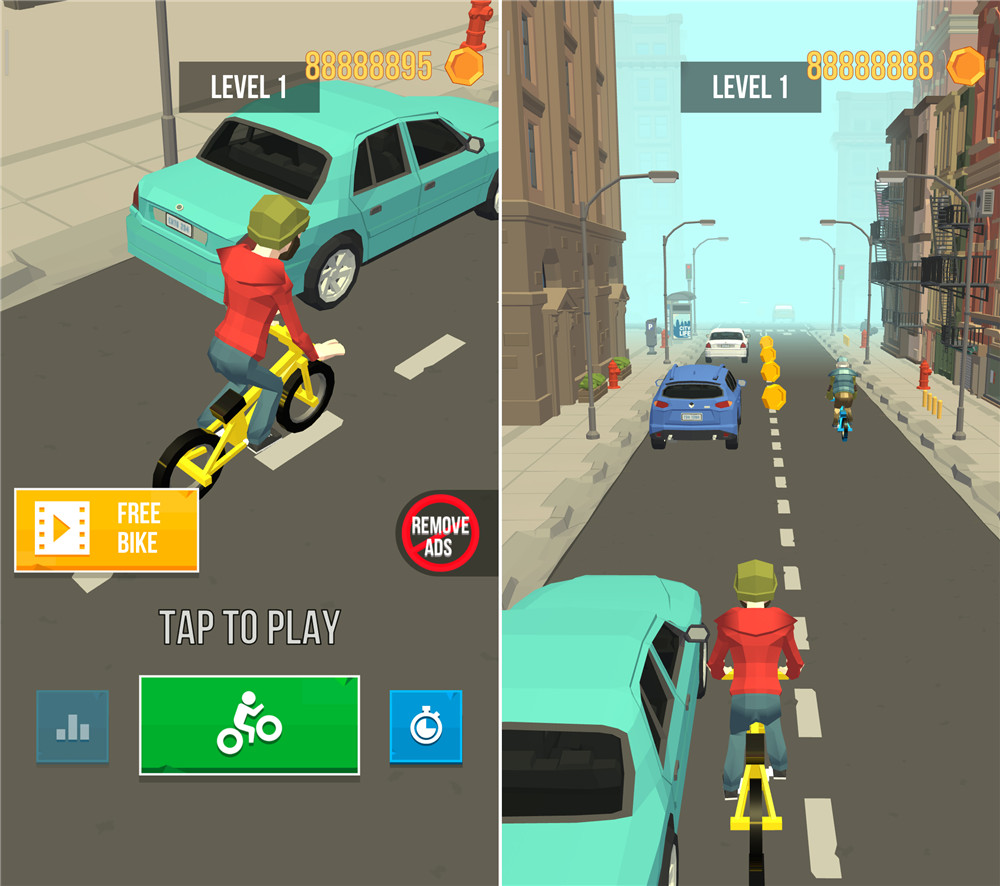Tap the Remove Ads button
Viewport: 1000px width, 886px height.
pyautogui.click(x=440, y=533)
